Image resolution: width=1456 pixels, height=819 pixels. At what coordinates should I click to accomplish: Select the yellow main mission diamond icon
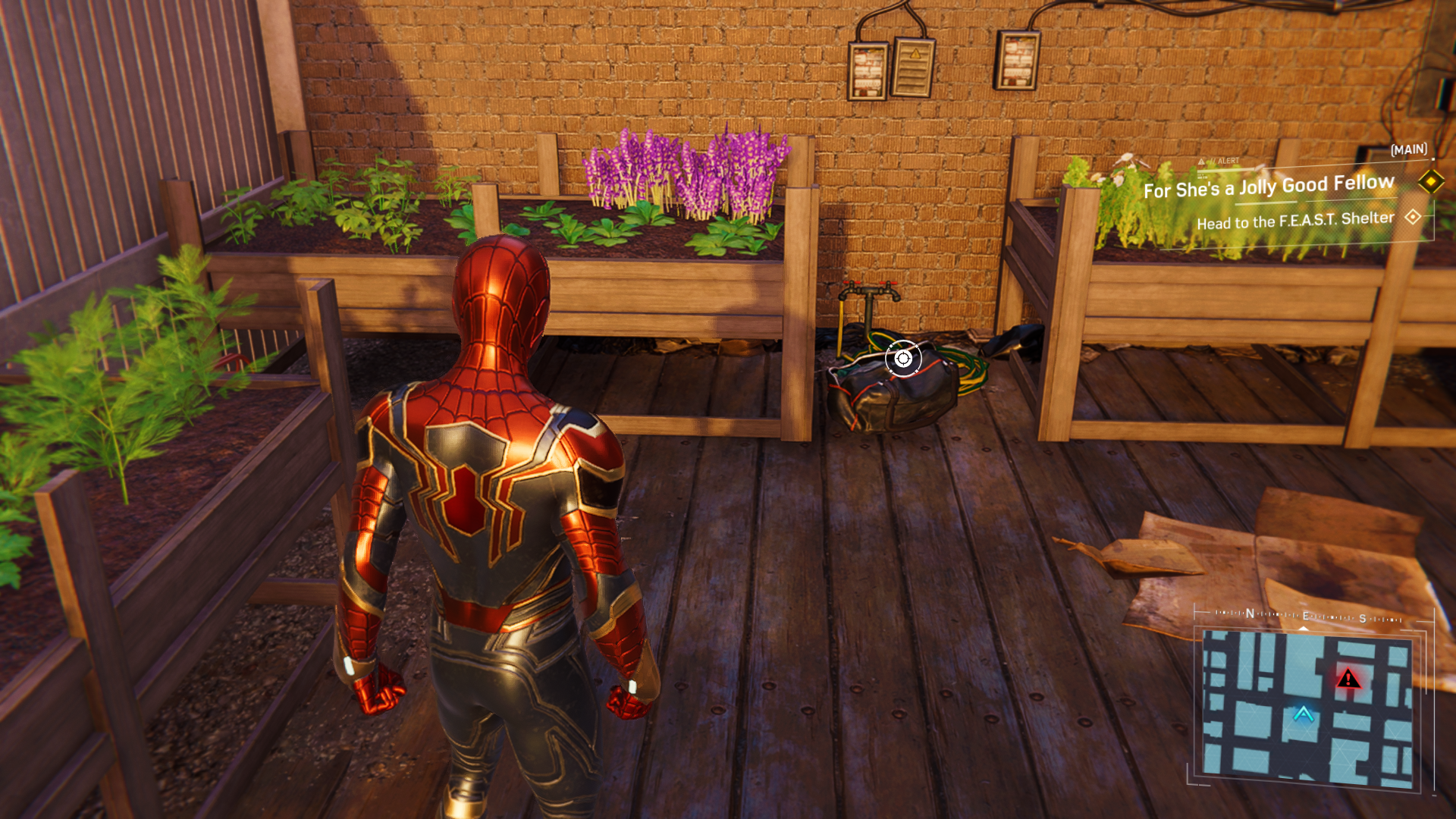tap(1431, 181)
